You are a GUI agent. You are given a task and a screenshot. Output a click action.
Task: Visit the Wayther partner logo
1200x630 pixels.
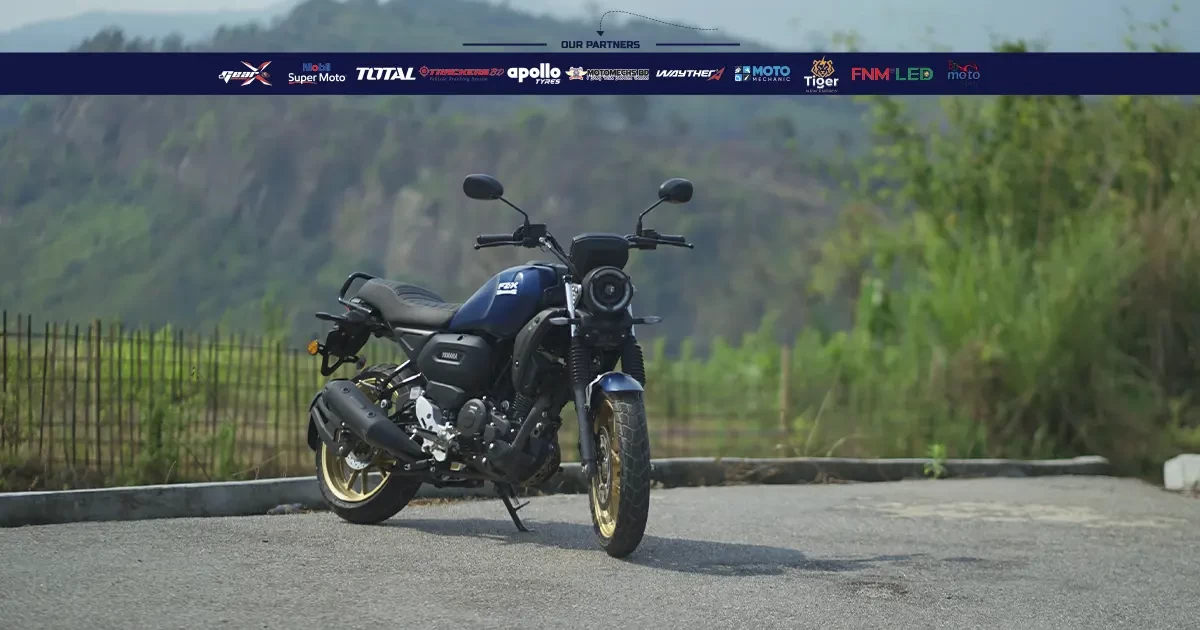[x=690, y=73]
